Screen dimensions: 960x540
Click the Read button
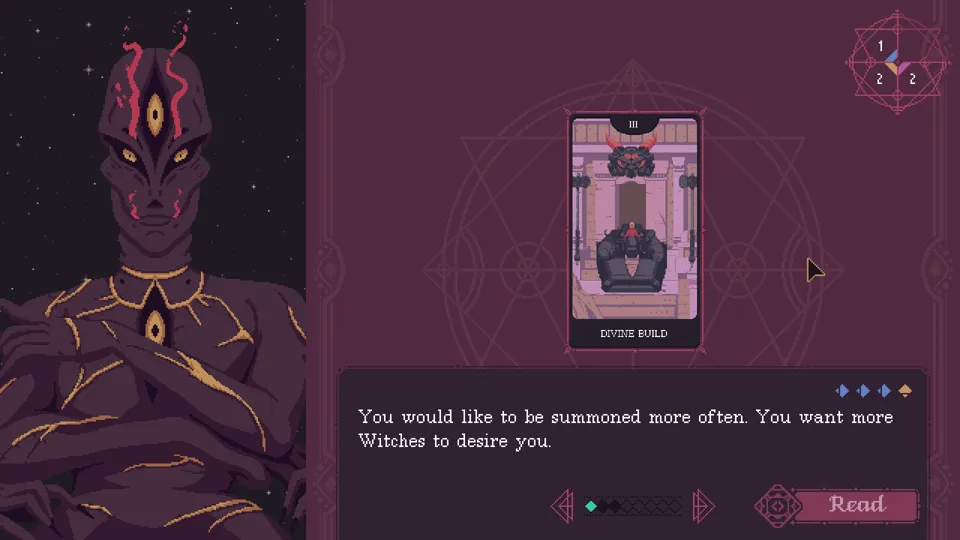856,505
